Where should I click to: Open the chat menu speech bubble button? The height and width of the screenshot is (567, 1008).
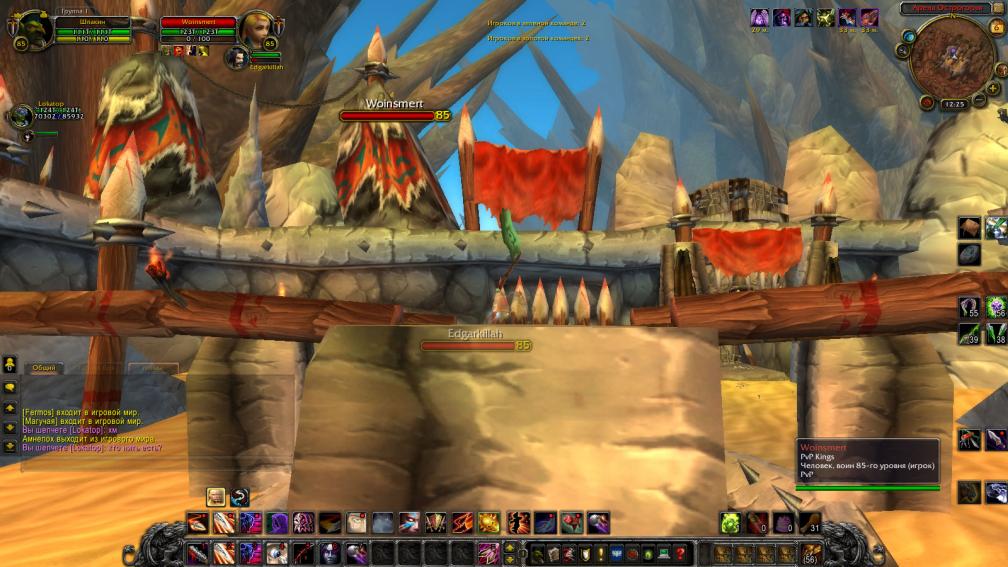[9, 387]
